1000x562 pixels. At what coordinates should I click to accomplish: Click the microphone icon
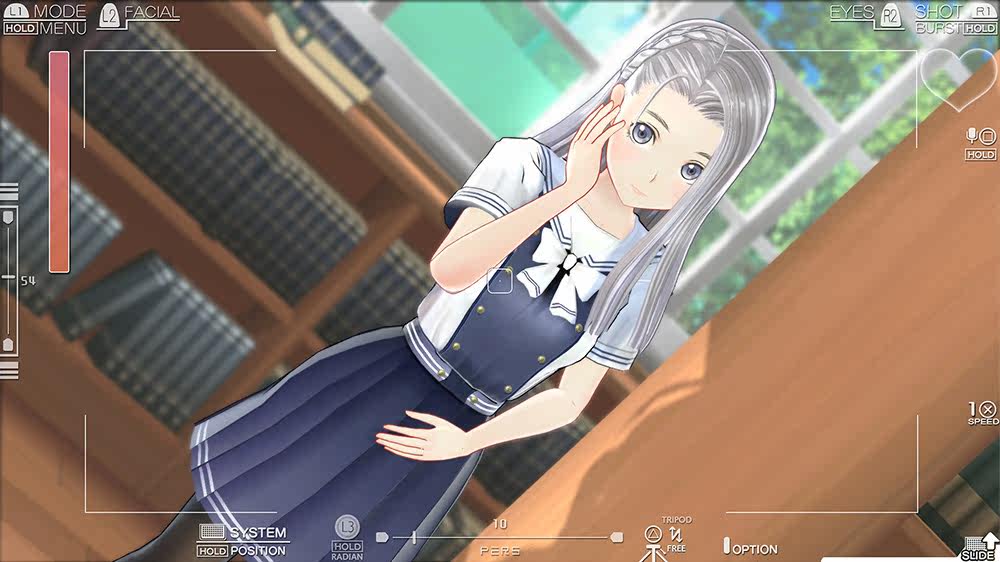coord(971,135)
